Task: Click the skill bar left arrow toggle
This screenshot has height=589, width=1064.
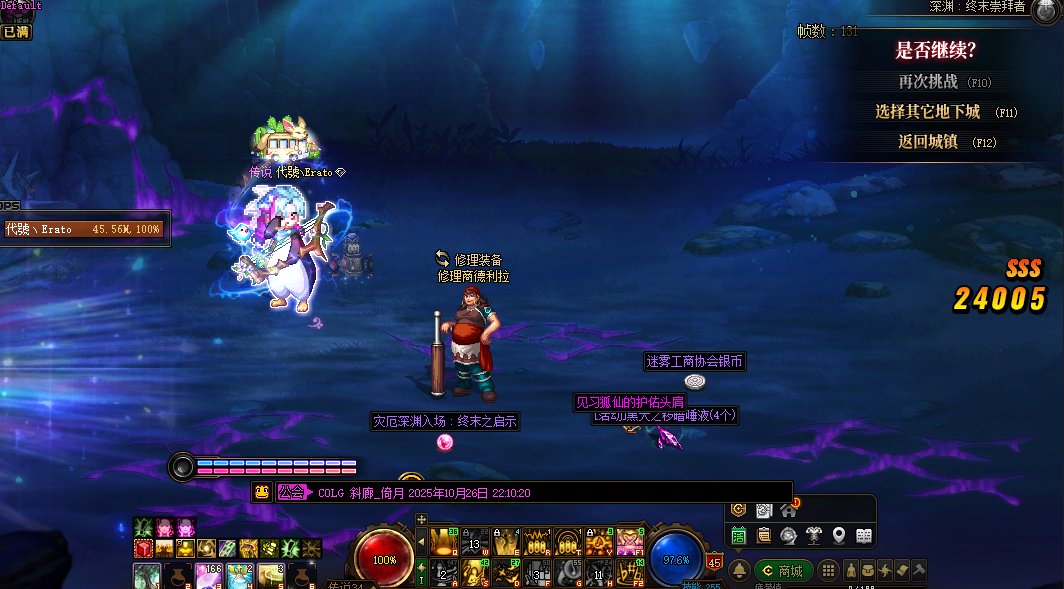Action: coord(421,542)
